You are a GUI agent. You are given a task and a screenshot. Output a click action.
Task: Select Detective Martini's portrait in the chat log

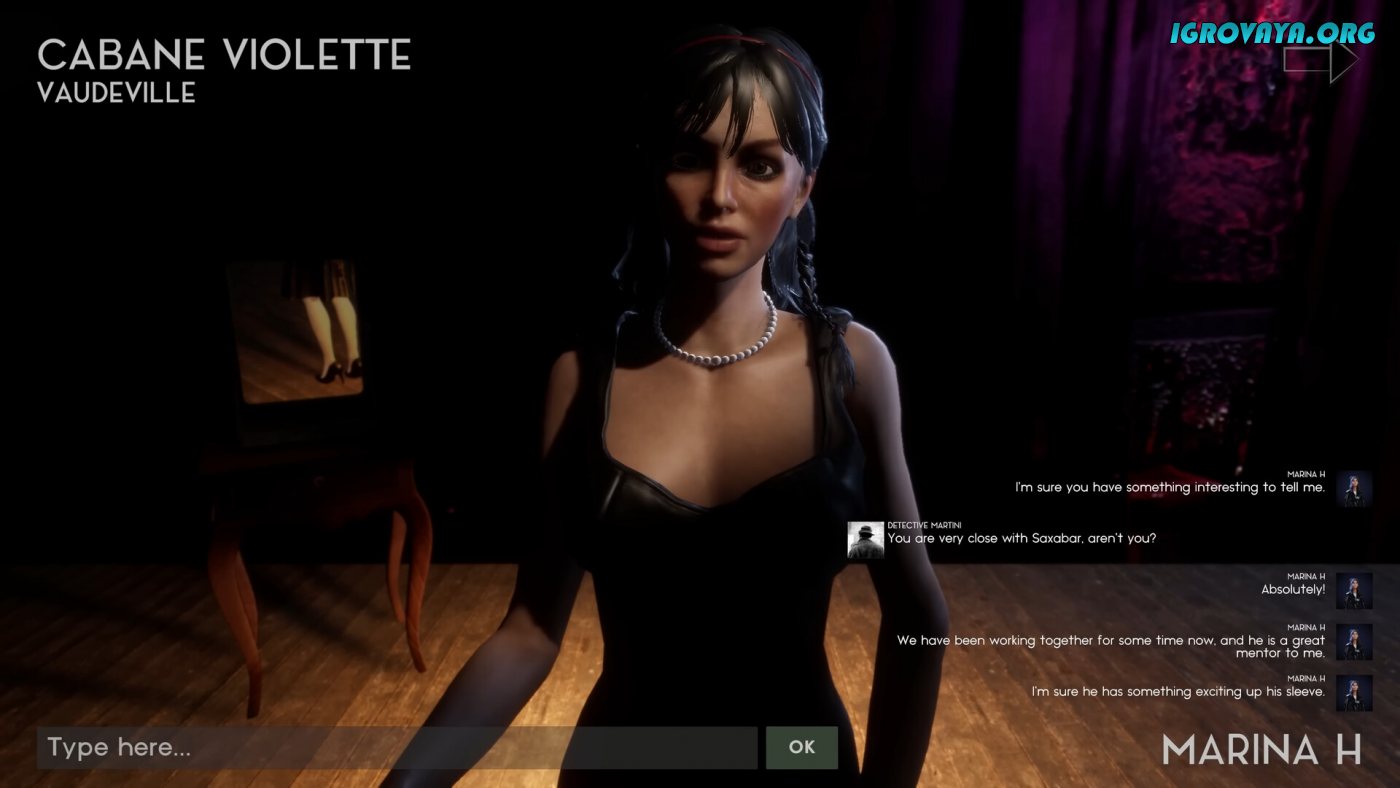pyautogui.click(x=865, y=539)
